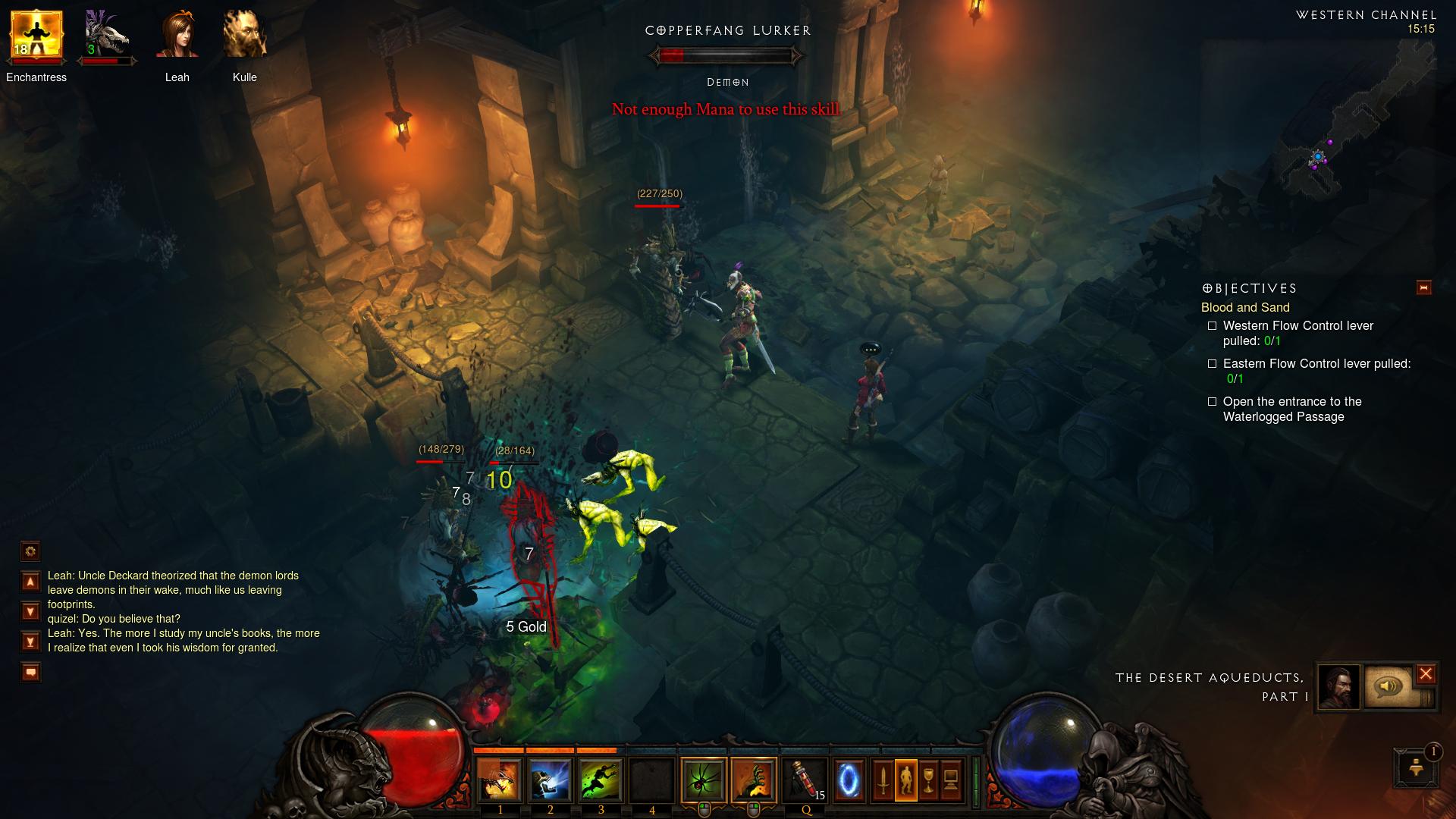
Task: Drink the health potion
Action: tap(805, 780)
